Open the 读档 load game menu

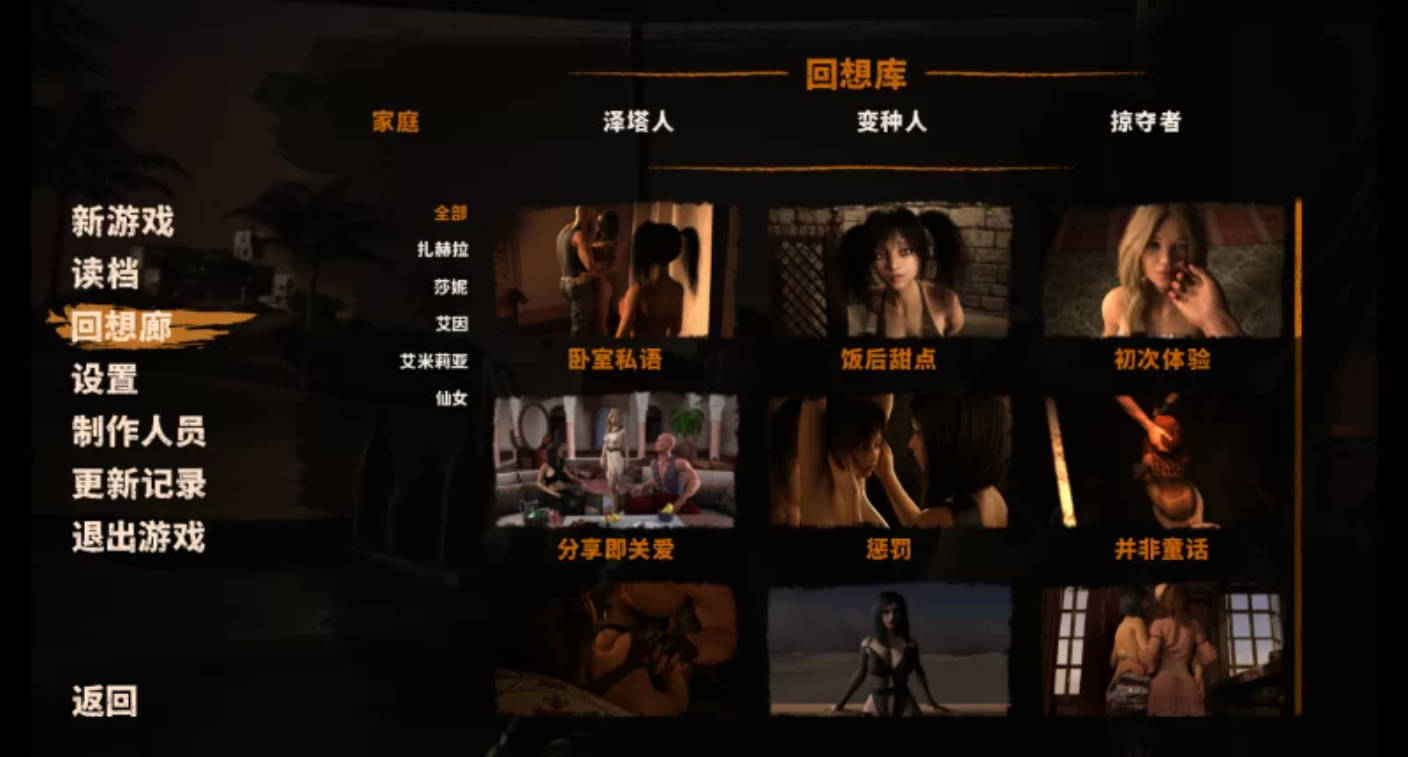[x=105, y=274]
